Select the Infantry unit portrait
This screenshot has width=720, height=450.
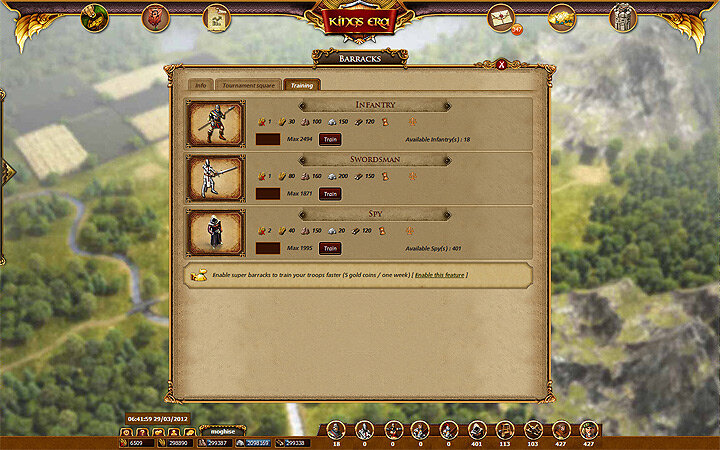point(216,124)
